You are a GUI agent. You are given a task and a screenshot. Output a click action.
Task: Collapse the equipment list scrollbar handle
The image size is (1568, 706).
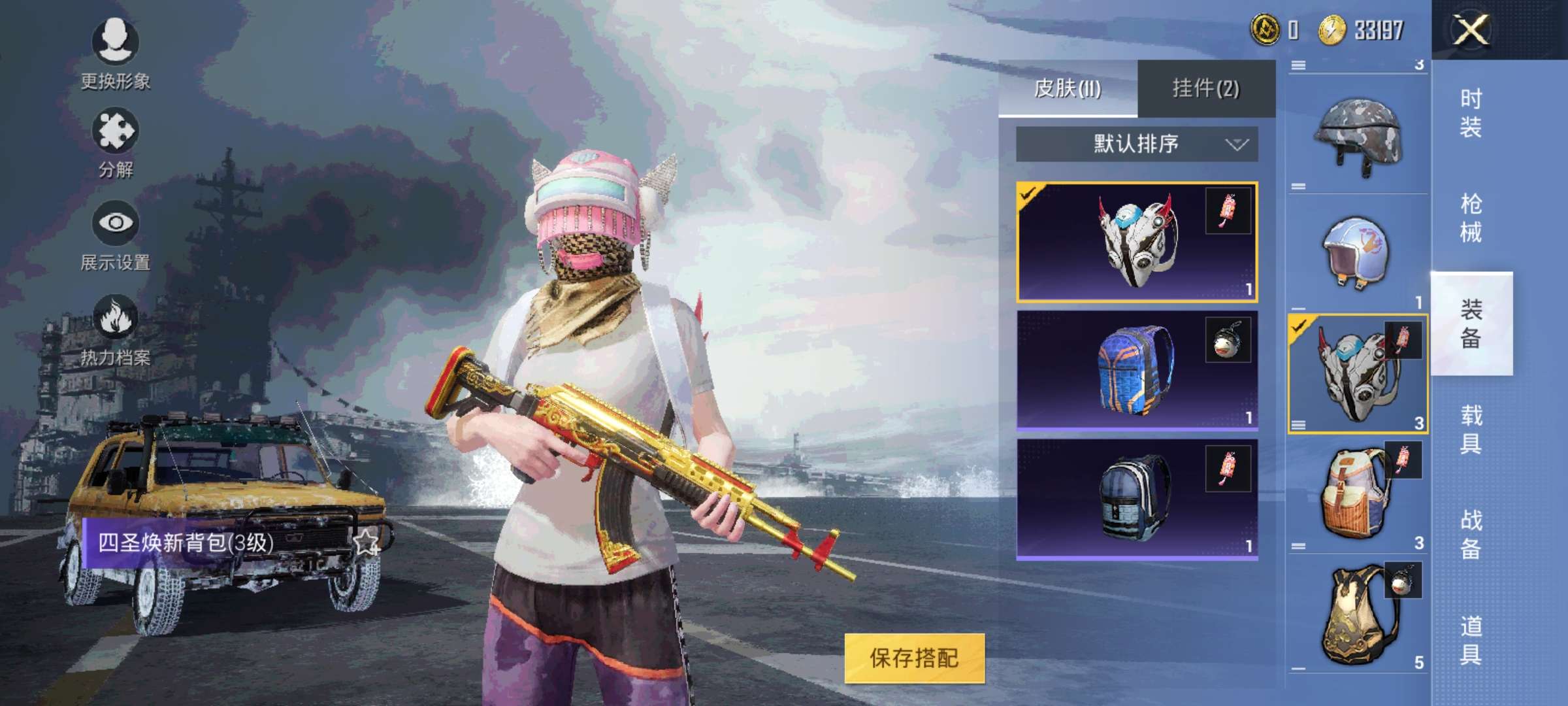click(1300, 65)
